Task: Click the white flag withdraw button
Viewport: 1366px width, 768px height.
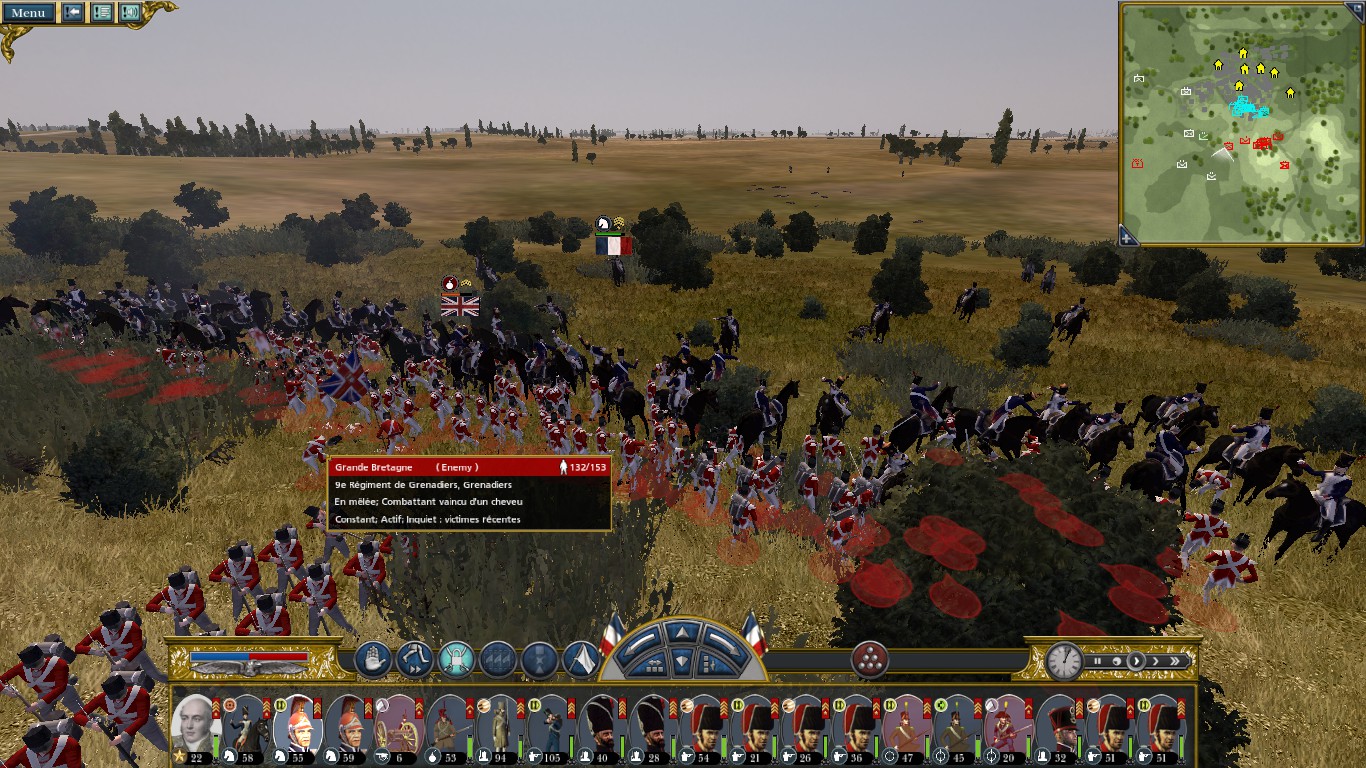Action: point(581,660)
